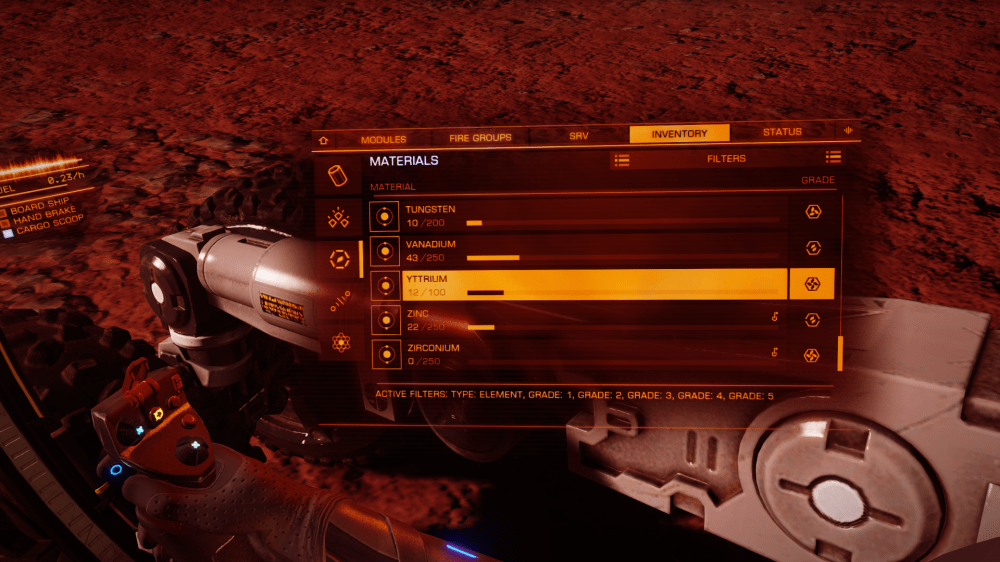Pick the Zirconium material row
1000x562 pixels.
click(x=592, y=353)
